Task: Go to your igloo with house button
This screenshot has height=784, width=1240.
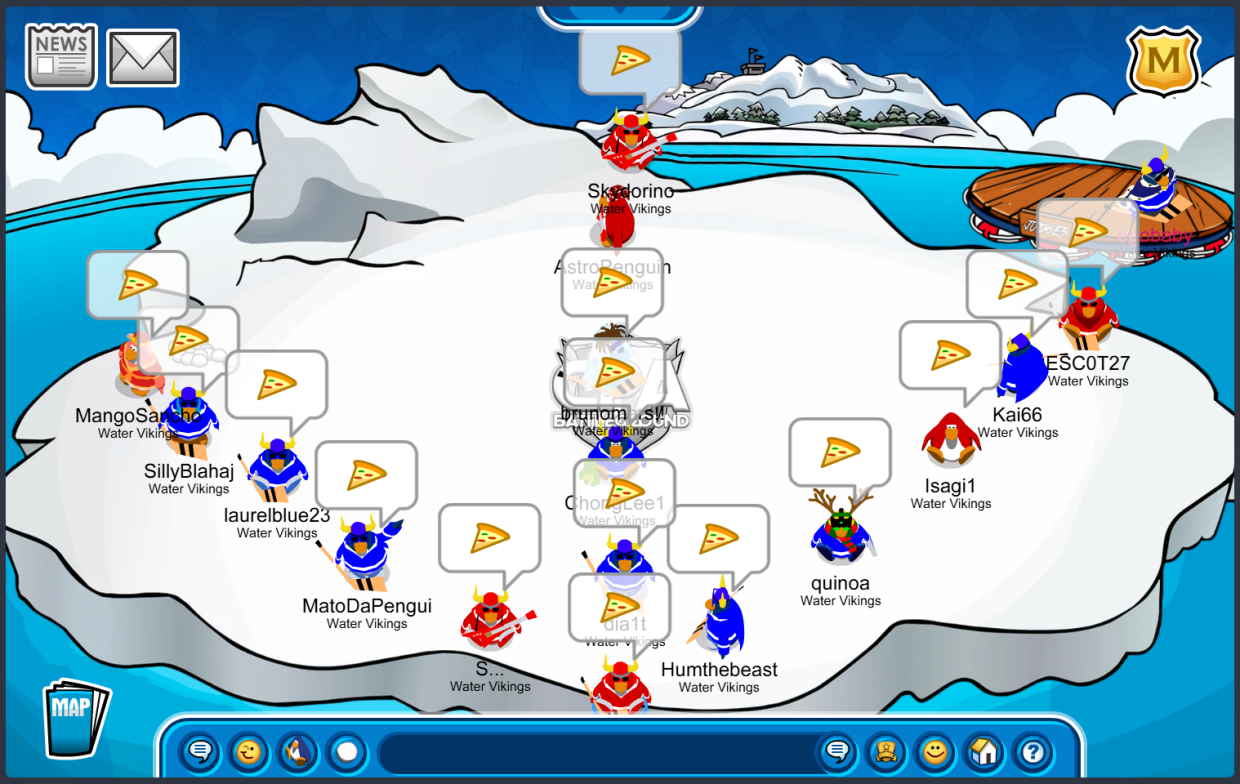Action: point(984,751)
